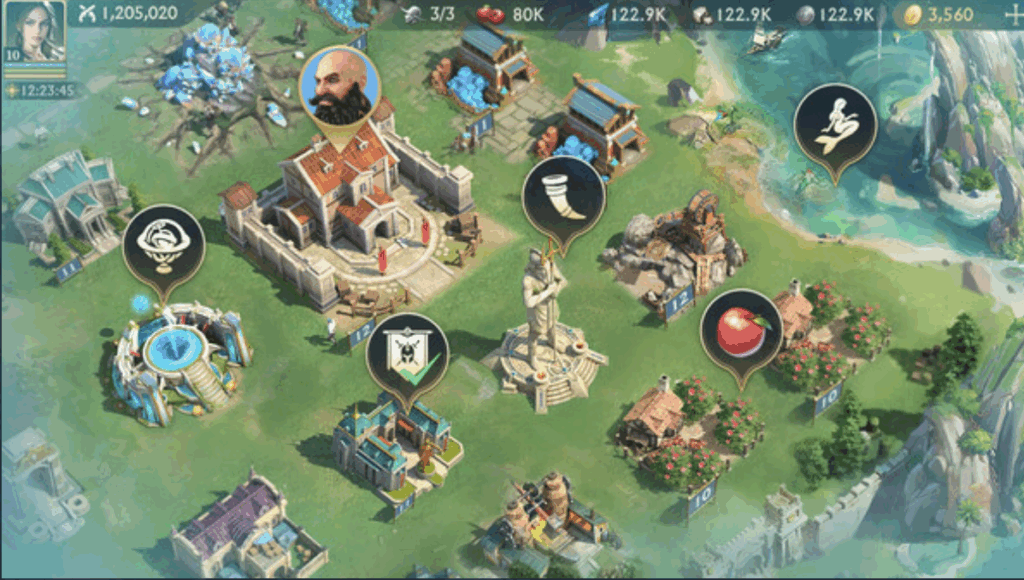Claim the helmet banner bubble with checkmark
This screenshot has height=580, width=1024.
click(406, 354)
